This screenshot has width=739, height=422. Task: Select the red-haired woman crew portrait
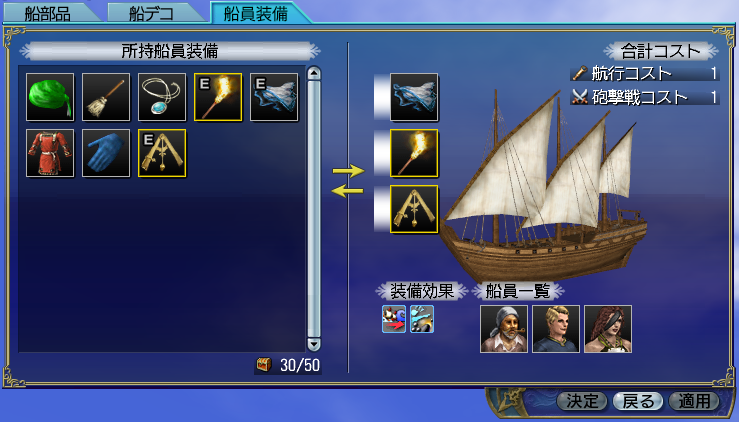click(x=608, y=329)
